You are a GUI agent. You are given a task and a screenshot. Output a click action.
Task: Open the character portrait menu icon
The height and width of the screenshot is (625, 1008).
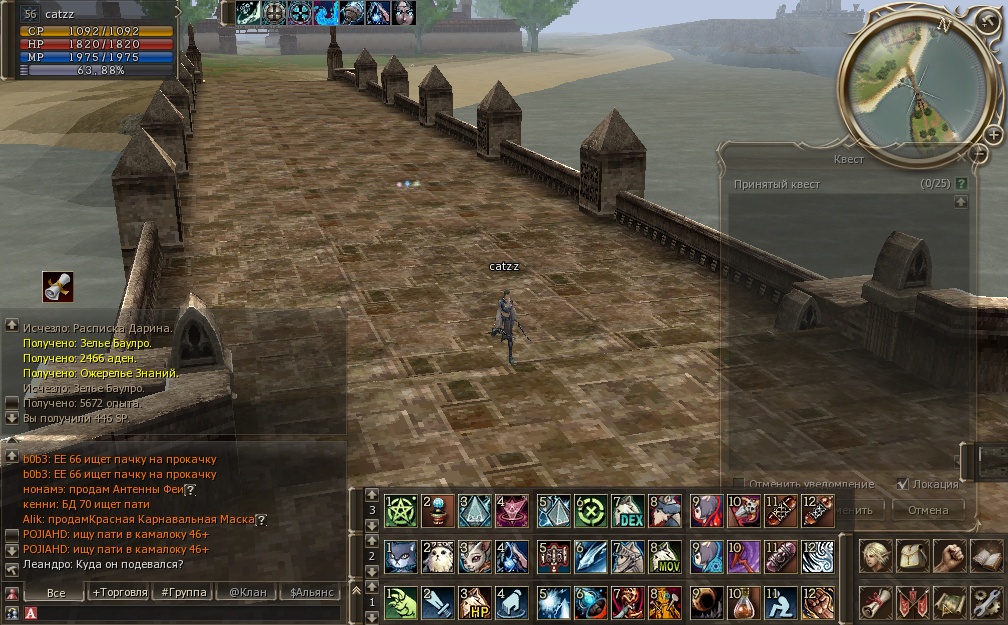click(x=874, y=555)
